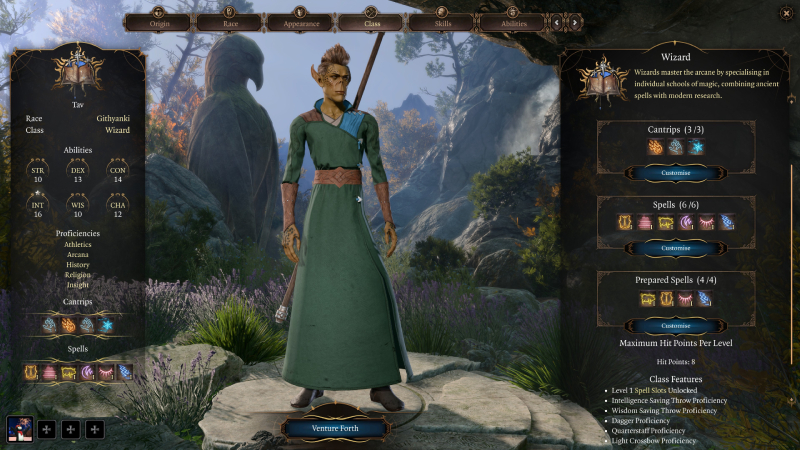
Task: Select the character portrait in the party bar
Action: click(20, 429)
